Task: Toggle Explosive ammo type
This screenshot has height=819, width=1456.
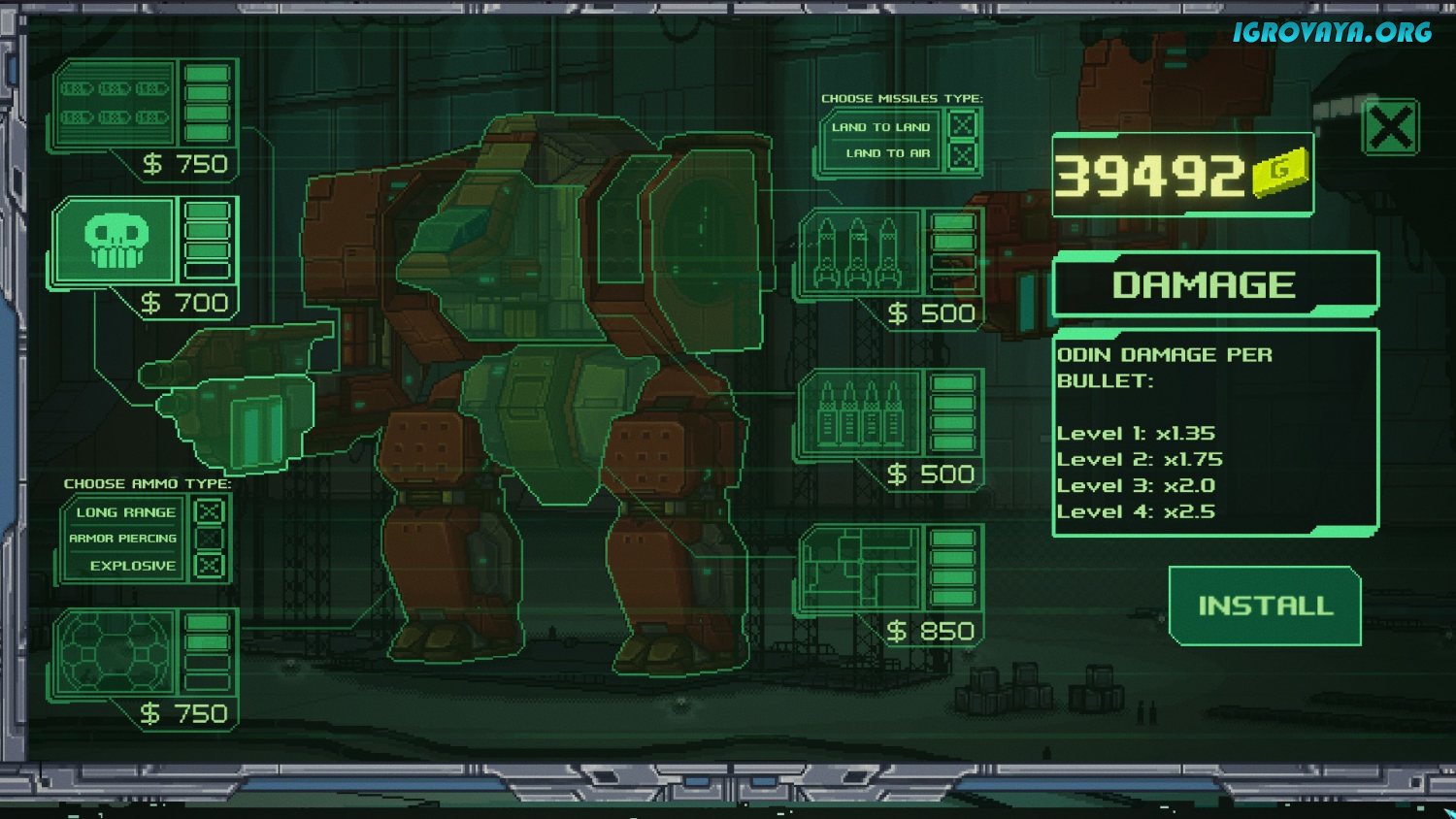Action: coord(209,565)
